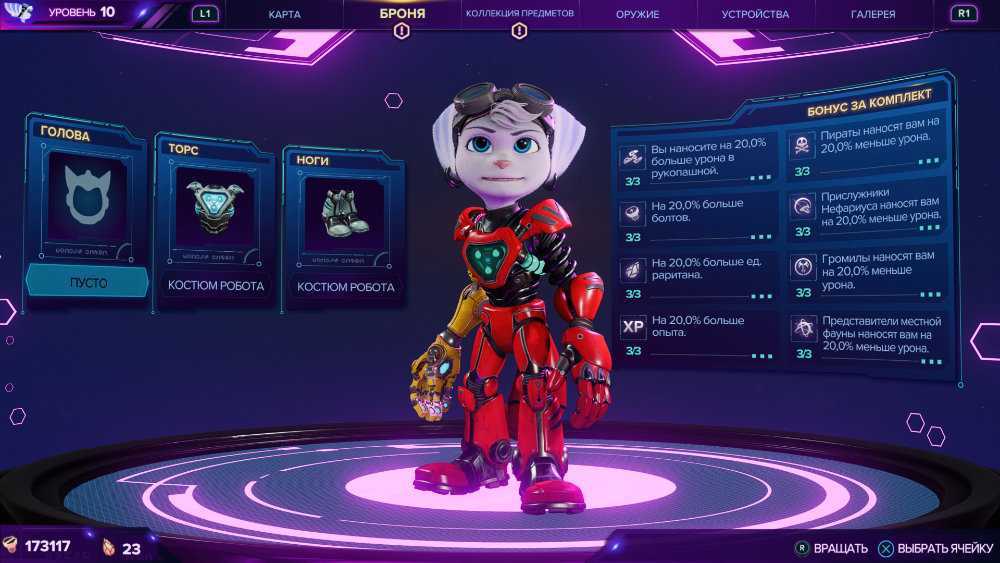Select the Оружие tab
The image size is (1000, 563).
[637, 14]
